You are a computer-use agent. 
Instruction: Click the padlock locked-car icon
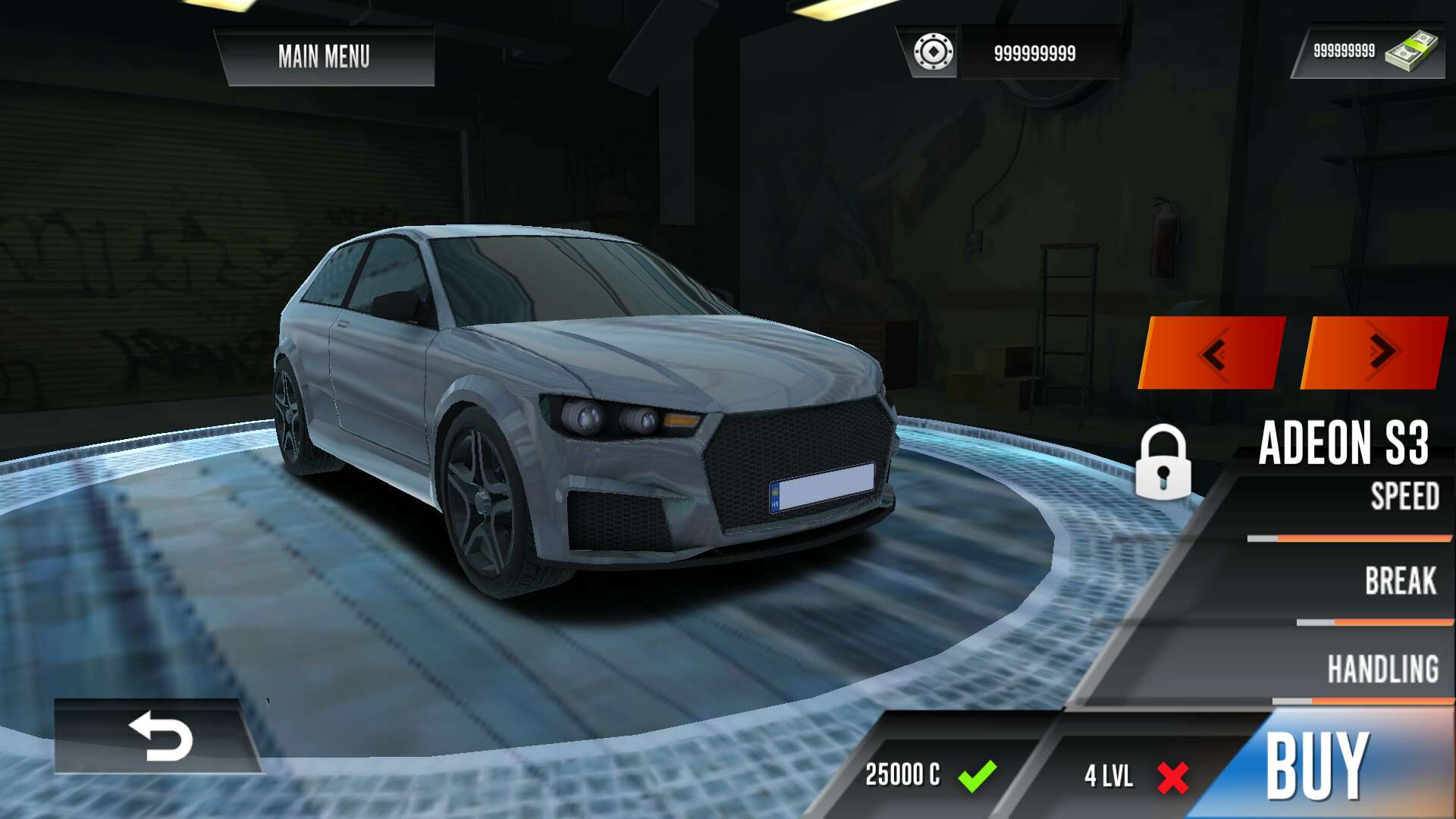click(1163, 463)
